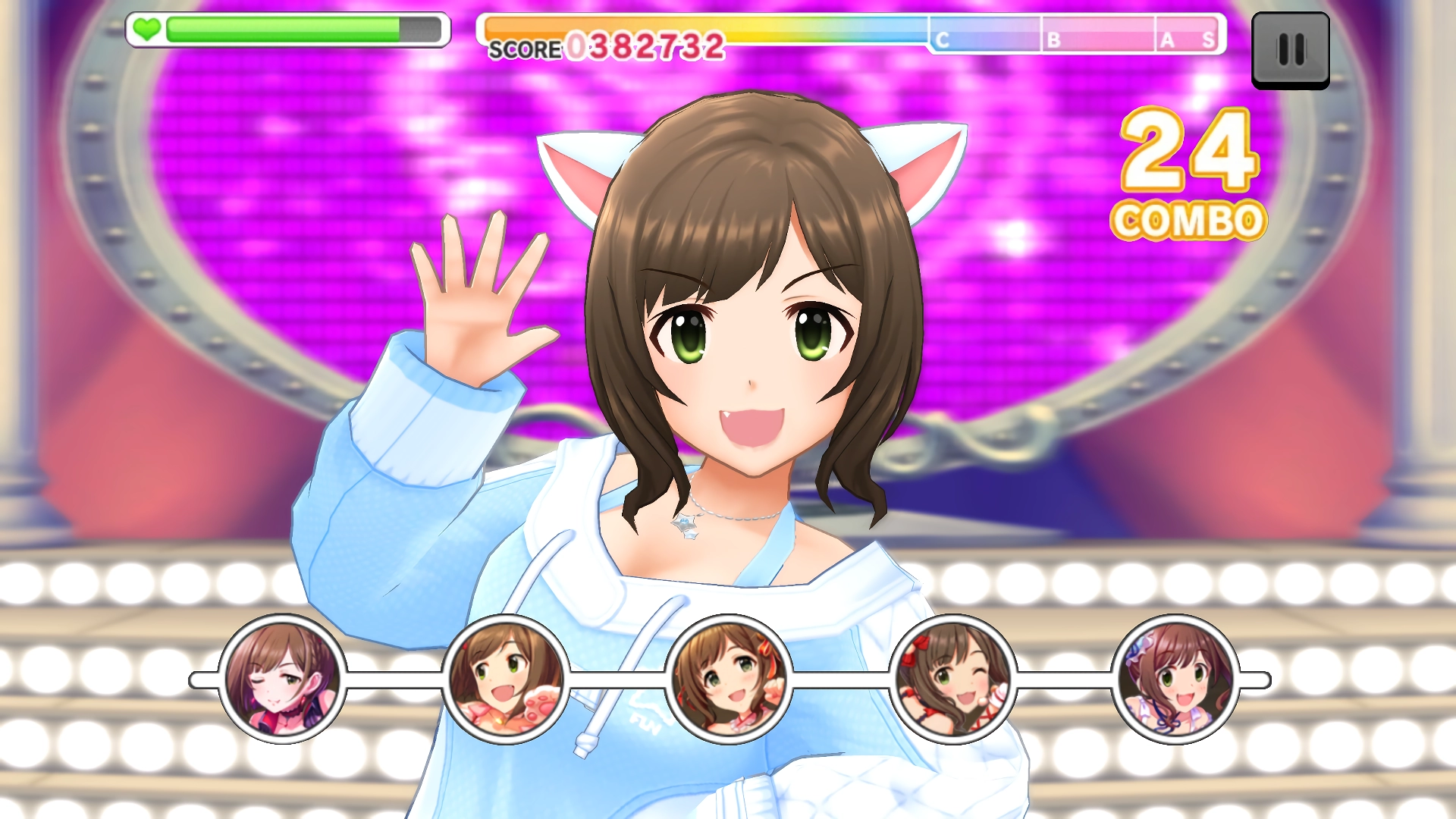The width and height of the screenshot is (1456, 819).
Task: Tap the idol portrait with pink paw gloves
Action: click(x=505, y=679)
